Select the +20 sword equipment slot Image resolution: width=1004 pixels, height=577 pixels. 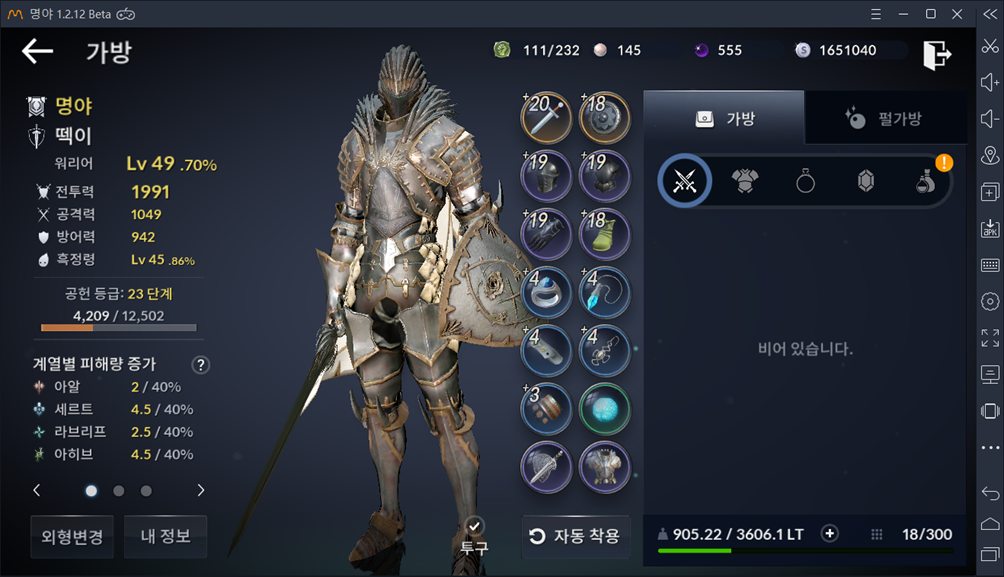[x=546, y=118]
